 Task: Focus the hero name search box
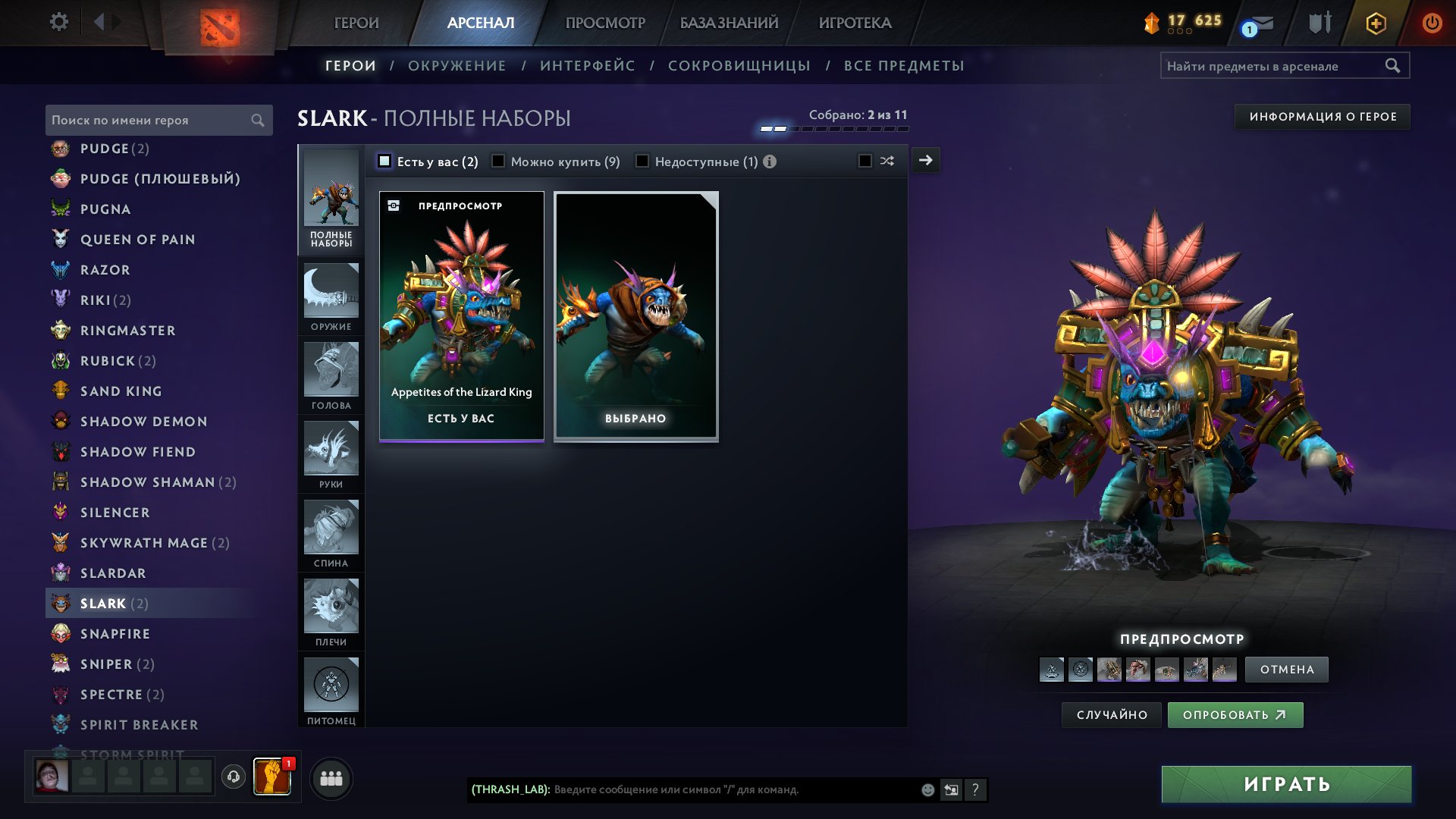[x=148, y=120]
